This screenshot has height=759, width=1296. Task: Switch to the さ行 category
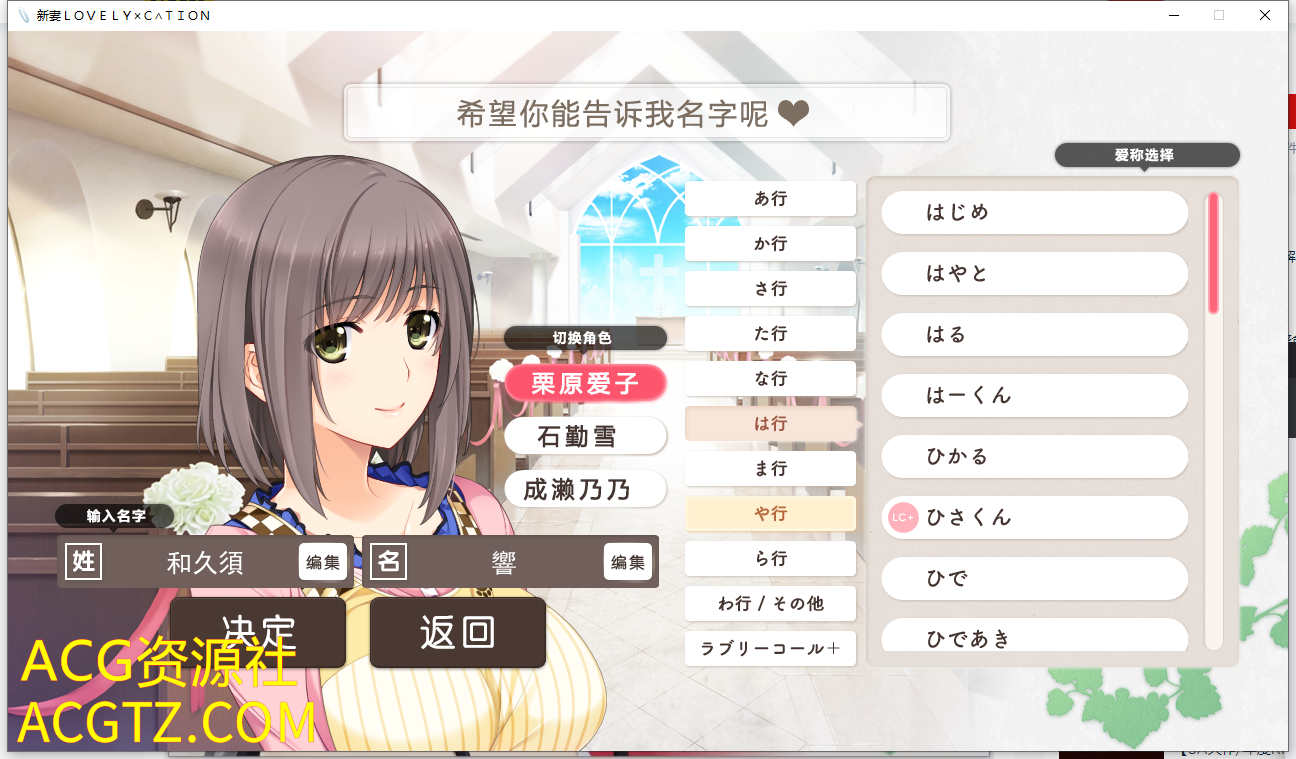pos(770,288)
